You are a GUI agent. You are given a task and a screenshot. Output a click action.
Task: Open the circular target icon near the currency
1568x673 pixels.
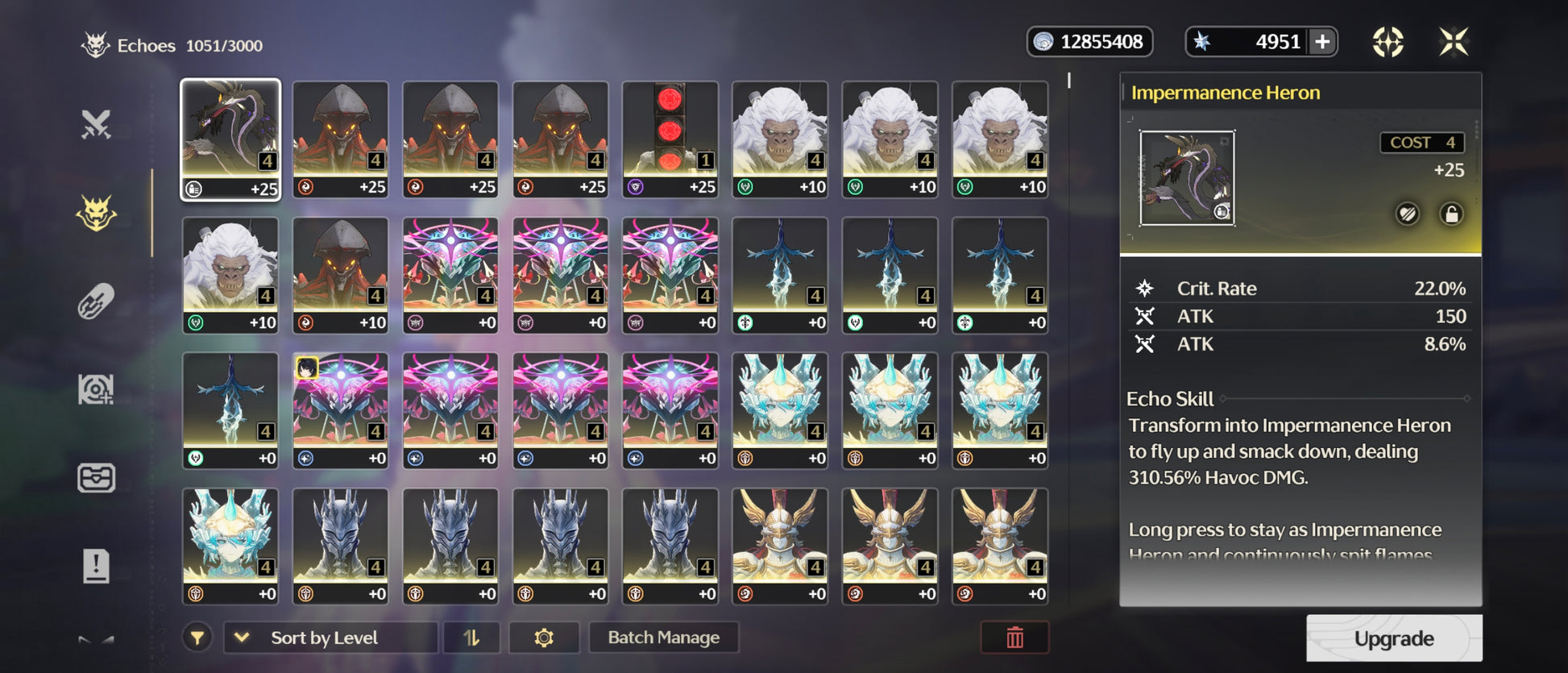[1388, 42]
